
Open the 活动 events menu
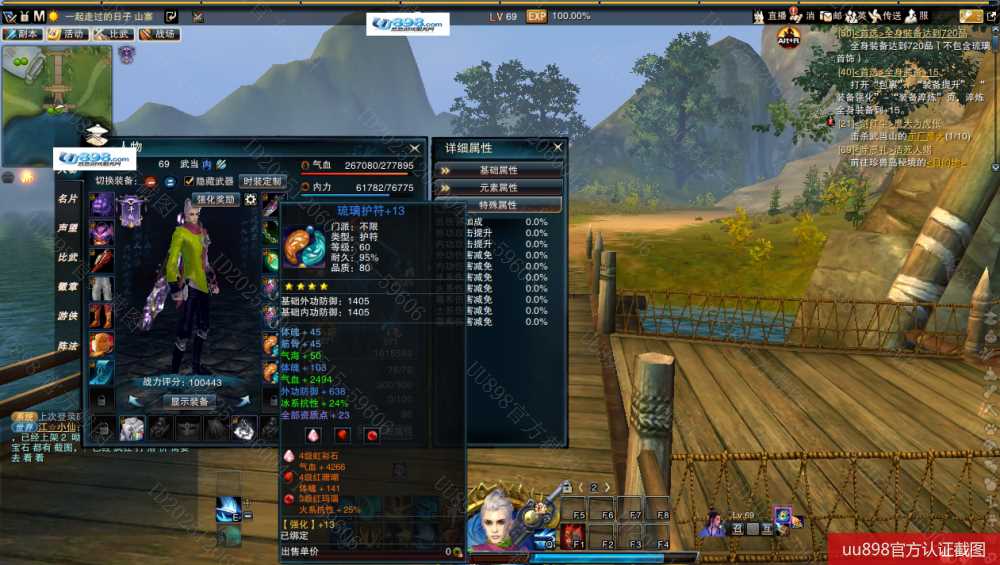(67, 34)
